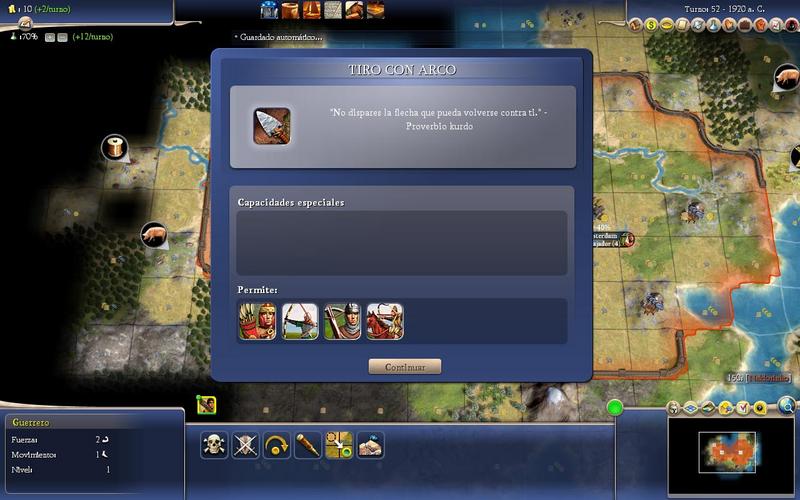This screenshot has height=500, width=800.
Task: Open the red feathered archer unit portrait
Action: tap(257, 322)
